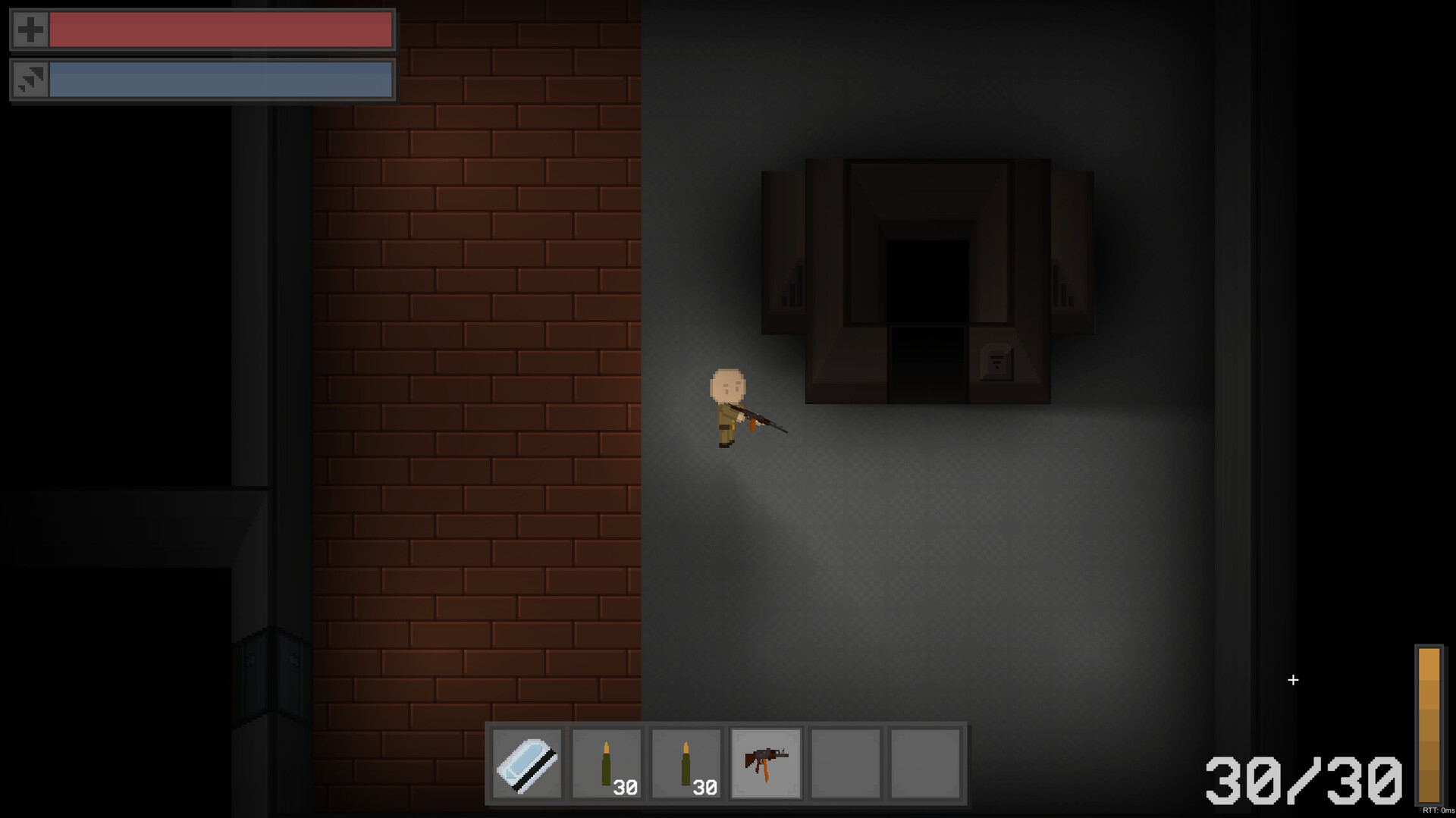Click the first empty hotbar slot to expand inventory
This screenshot has width=1456, height=818.
[x=845, y=762]
